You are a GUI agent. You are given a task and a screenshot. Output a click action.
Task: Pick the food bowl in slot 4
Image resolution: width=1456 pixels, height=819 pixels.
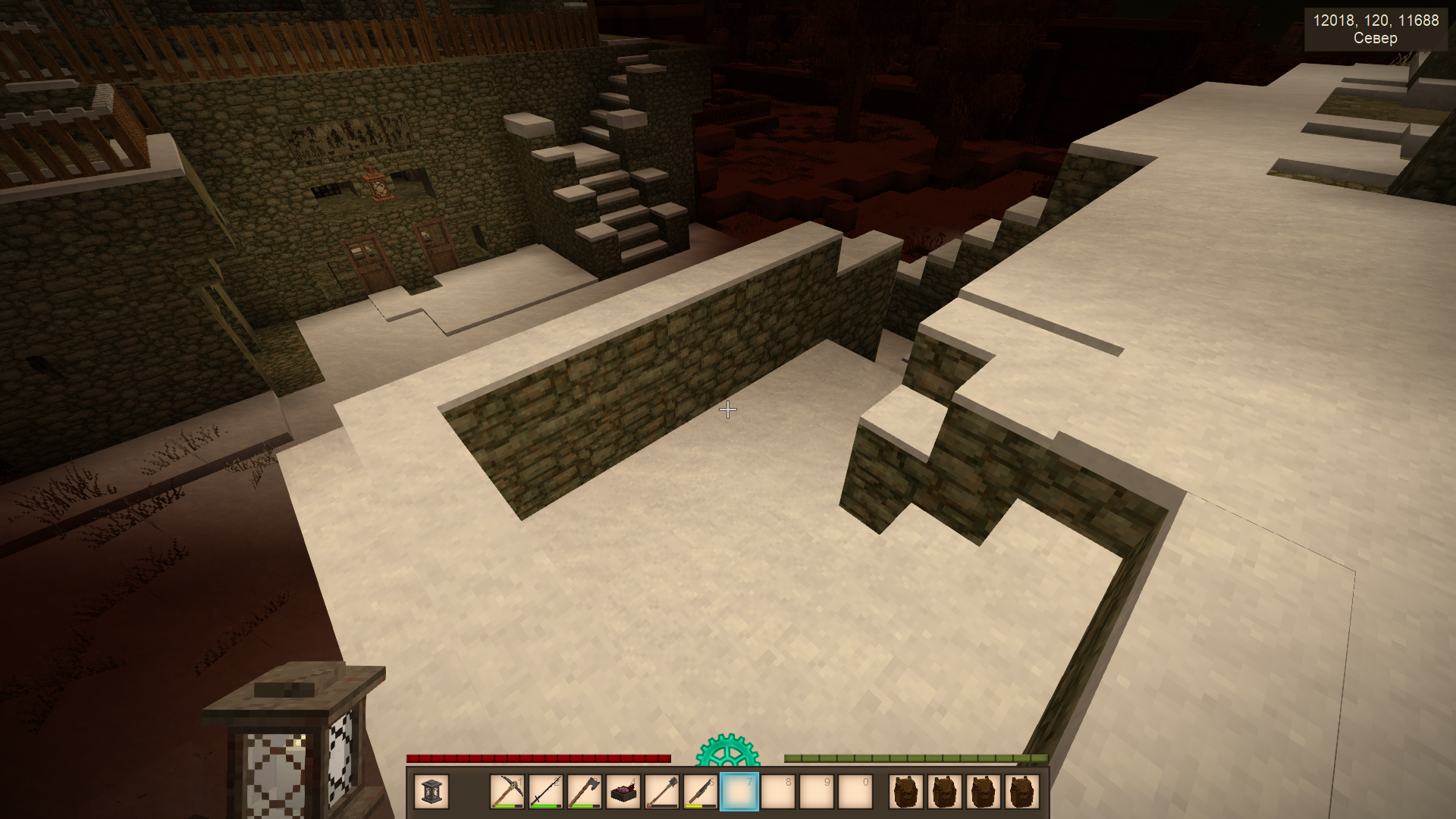tap(623, 792)
